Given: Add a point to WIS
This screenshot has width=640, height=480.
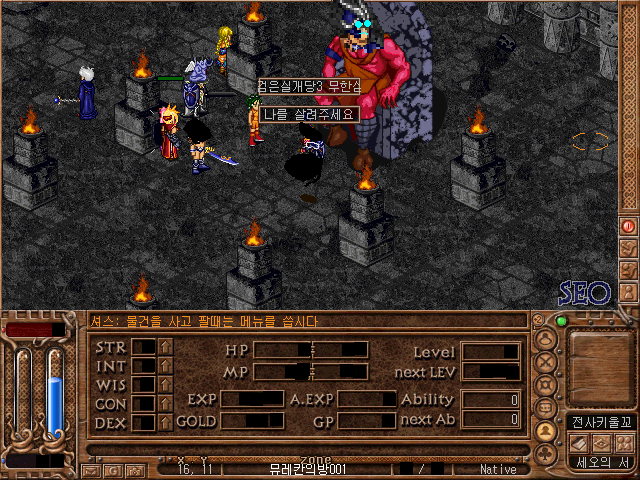Looking at the screenshot, I should click(x=165, y=385).
